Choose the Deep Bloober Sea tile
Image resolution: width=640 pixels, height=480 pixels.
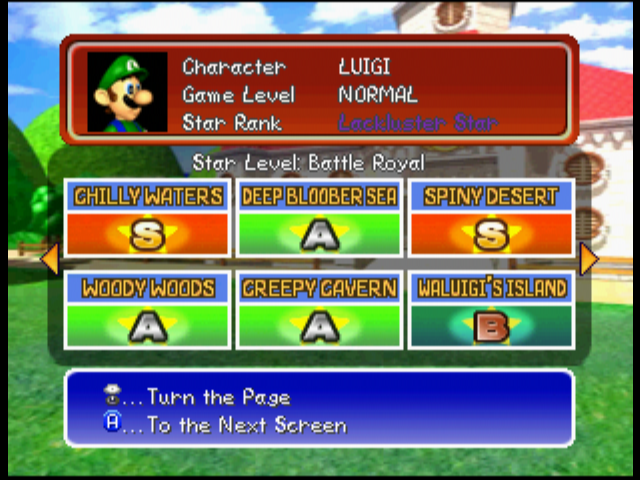[319, 219]
